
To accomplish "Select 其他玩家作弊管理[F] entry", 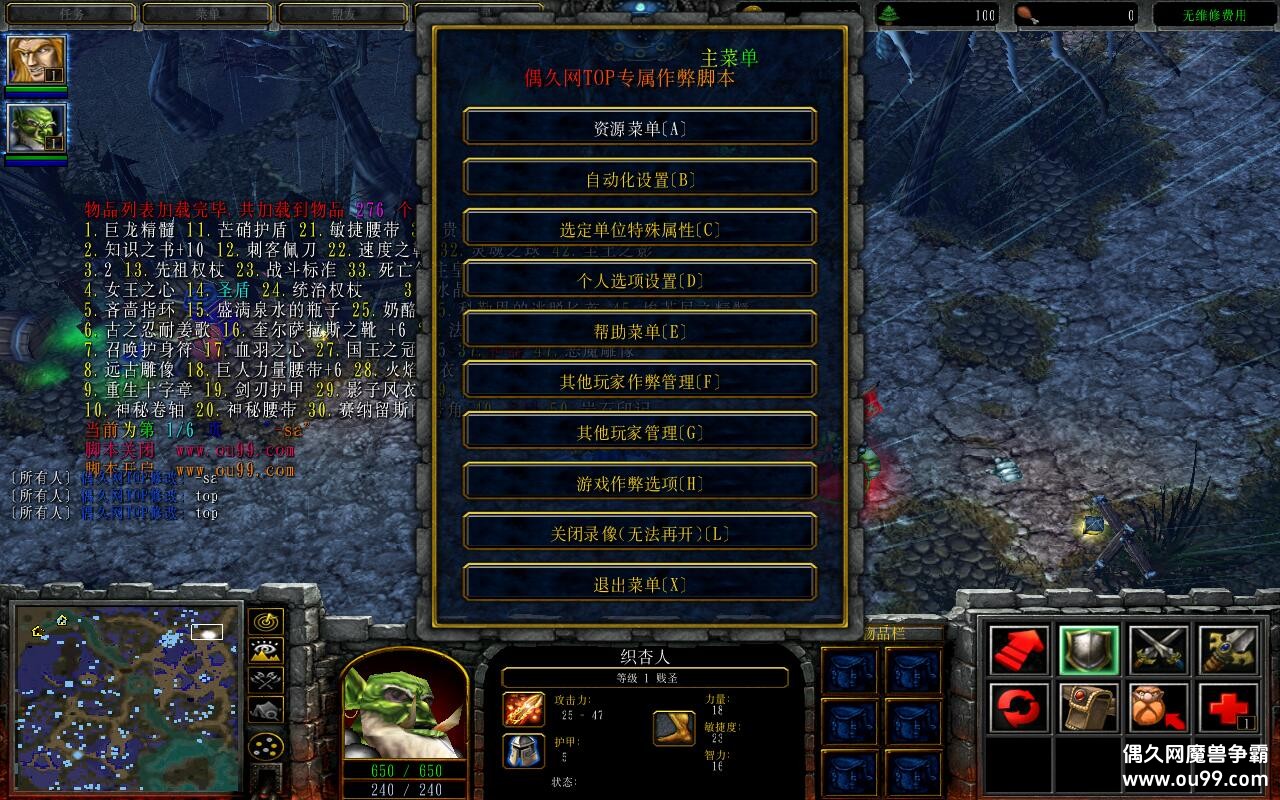I will coord(640,382).
